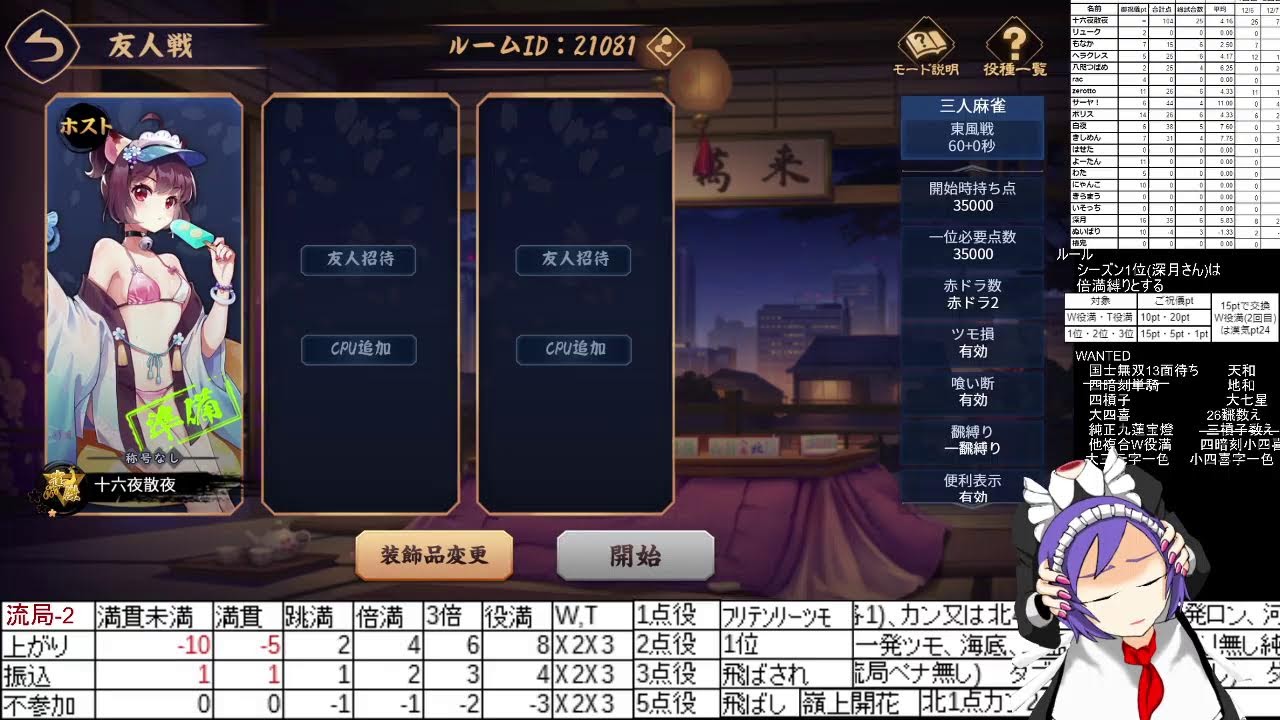
Task: Share the room ID via the share icon
Action: click(665, 46)
